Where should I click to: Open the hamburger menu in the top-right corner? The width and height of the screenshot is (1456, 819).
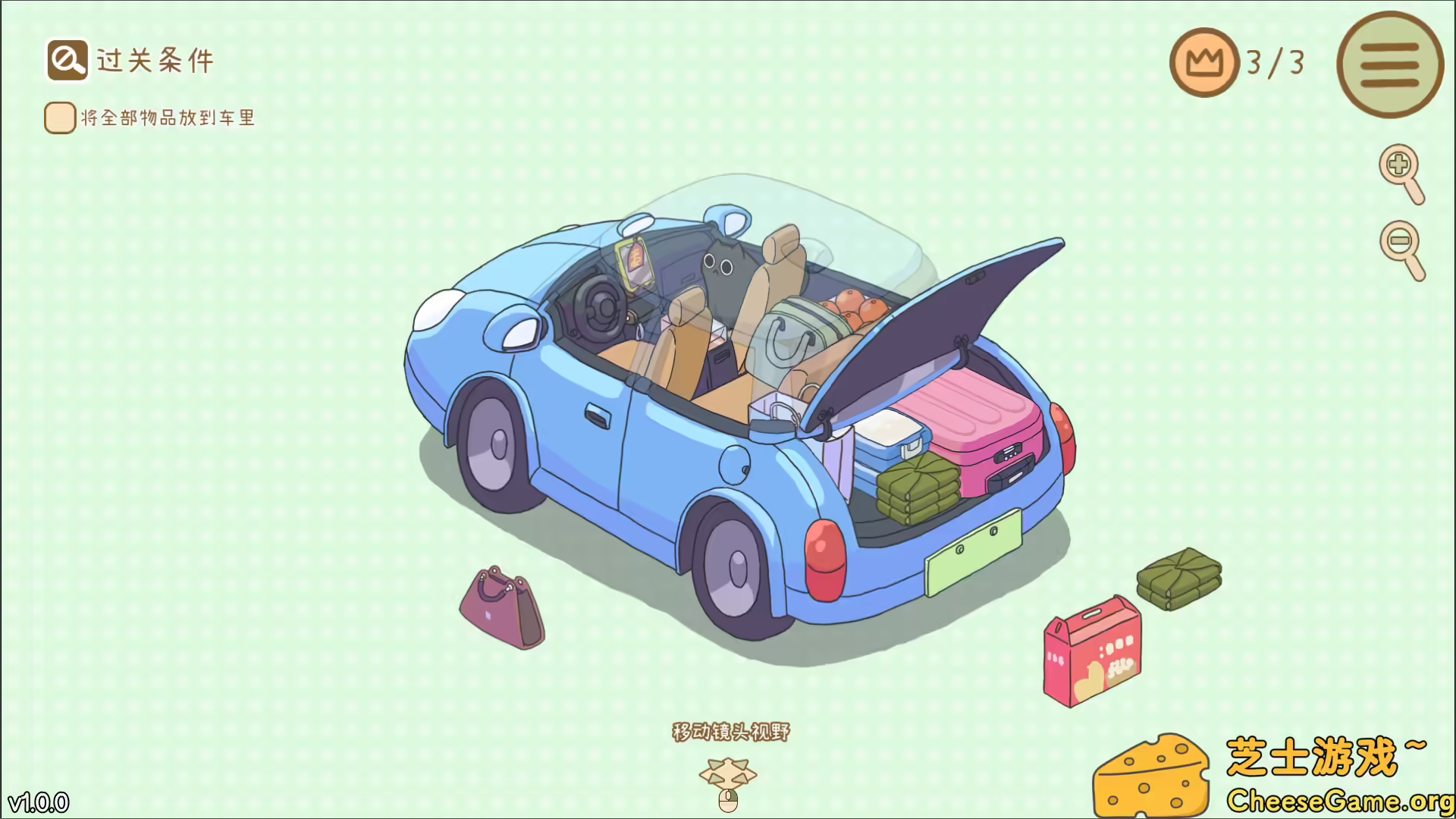point(1389,64)
